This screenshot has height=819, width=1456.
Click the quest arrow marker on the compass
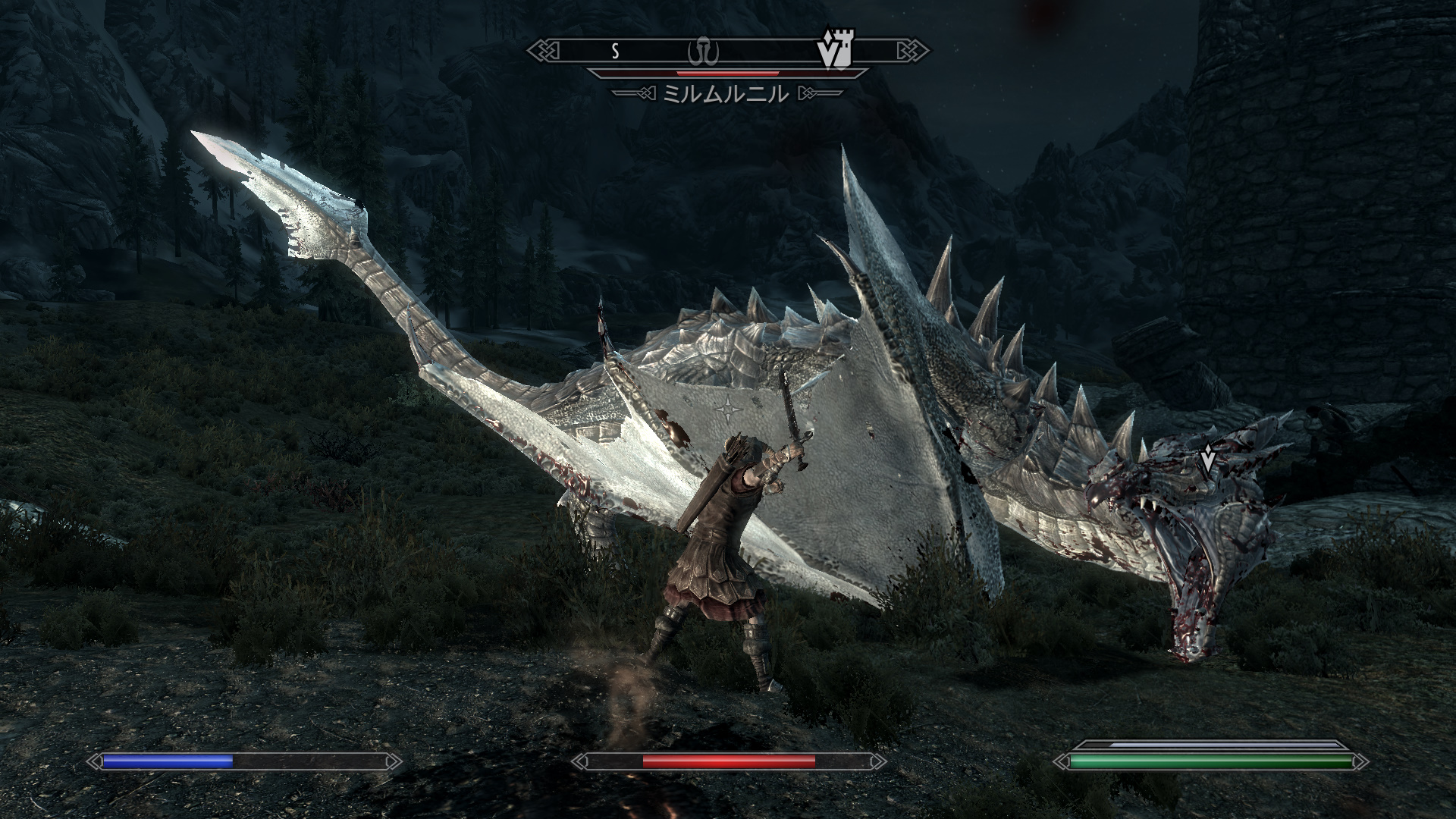click(827, 53)
